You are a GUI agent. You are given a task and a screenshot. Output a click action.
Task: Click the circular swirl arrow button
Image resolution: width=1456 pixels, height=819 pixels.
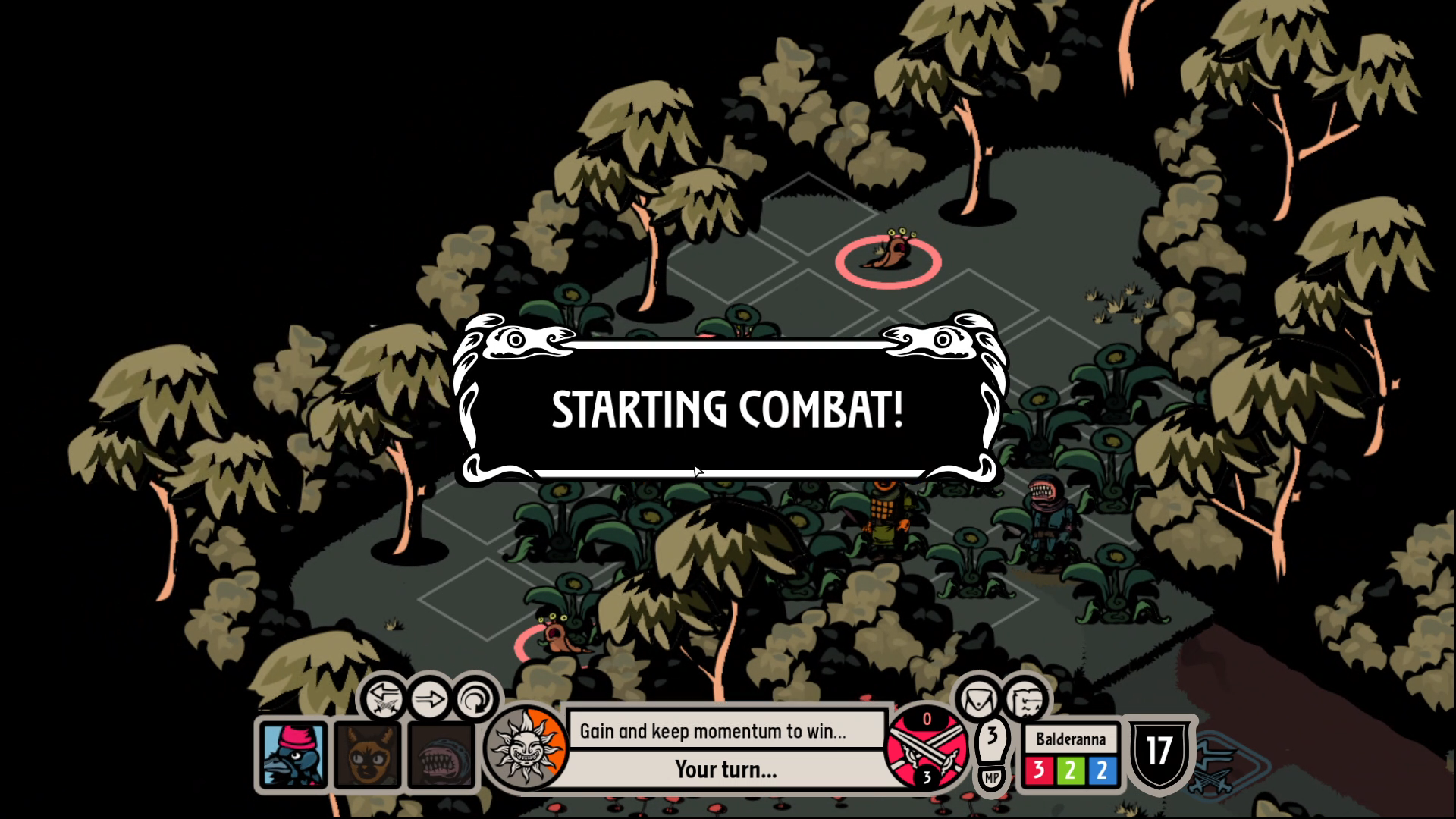click(x=475, y=699)
